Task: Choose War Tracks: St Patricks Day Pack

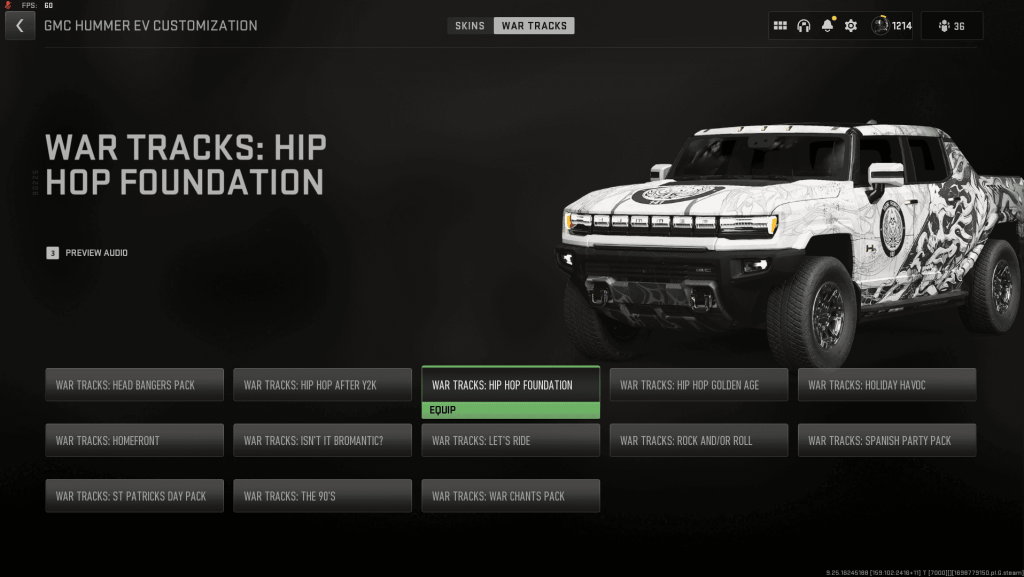Action: click(x=134, y=496)
